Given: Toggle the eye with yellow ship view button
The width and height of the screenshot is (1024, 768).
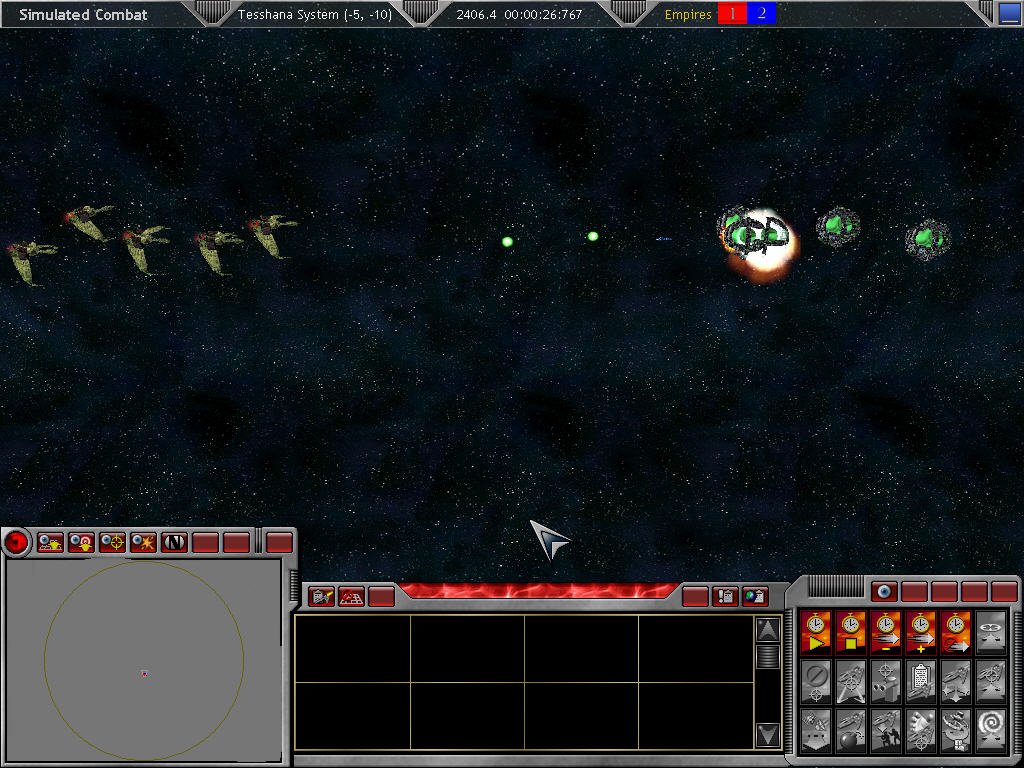Looking at the screenshot, I should pyautogui.click(x=51, y=543).
